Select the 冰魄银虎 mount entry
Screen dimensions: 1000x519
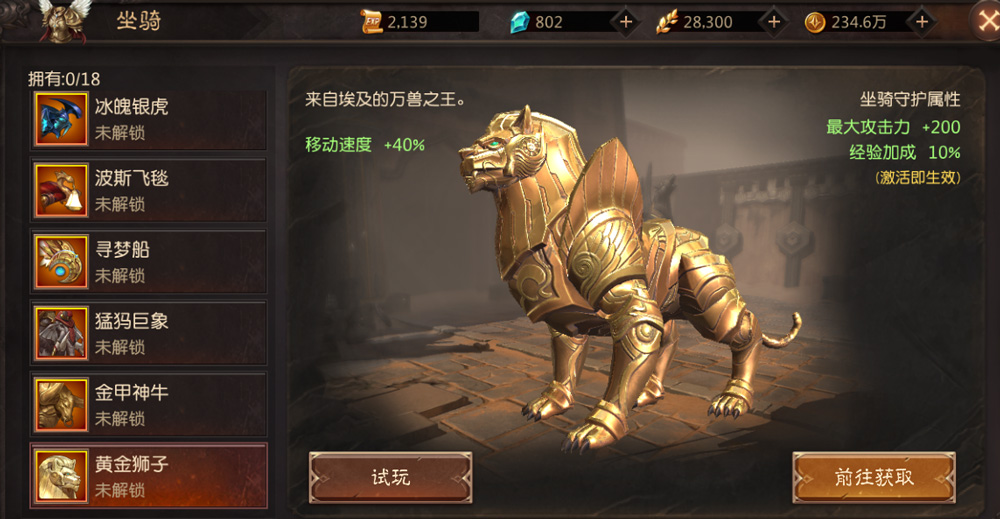coord(148,119)
